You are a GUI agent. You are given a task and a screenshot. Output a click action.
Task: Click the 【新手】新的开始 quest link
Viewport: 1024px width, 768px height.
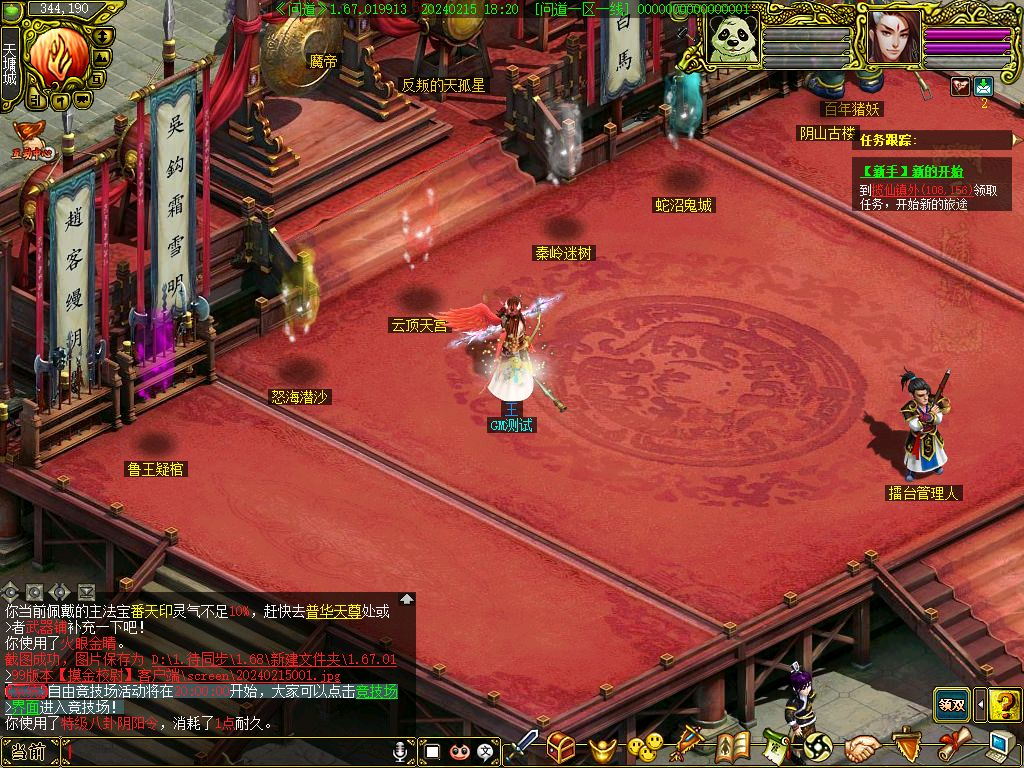pyautogui.click(x=912, y=172)
